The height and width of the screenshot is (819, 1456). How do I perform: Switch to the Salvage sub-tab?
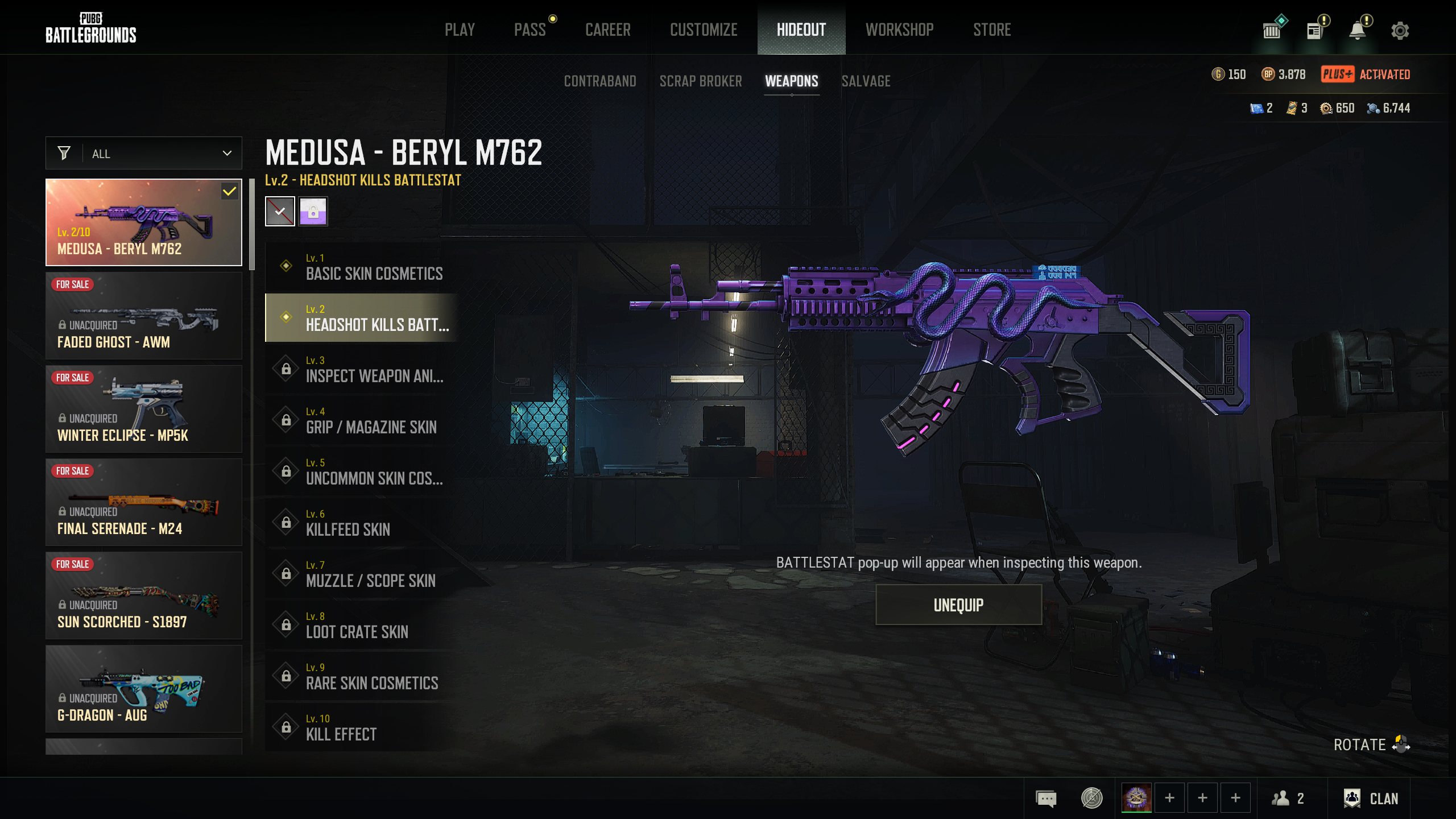tap(866, 81)
